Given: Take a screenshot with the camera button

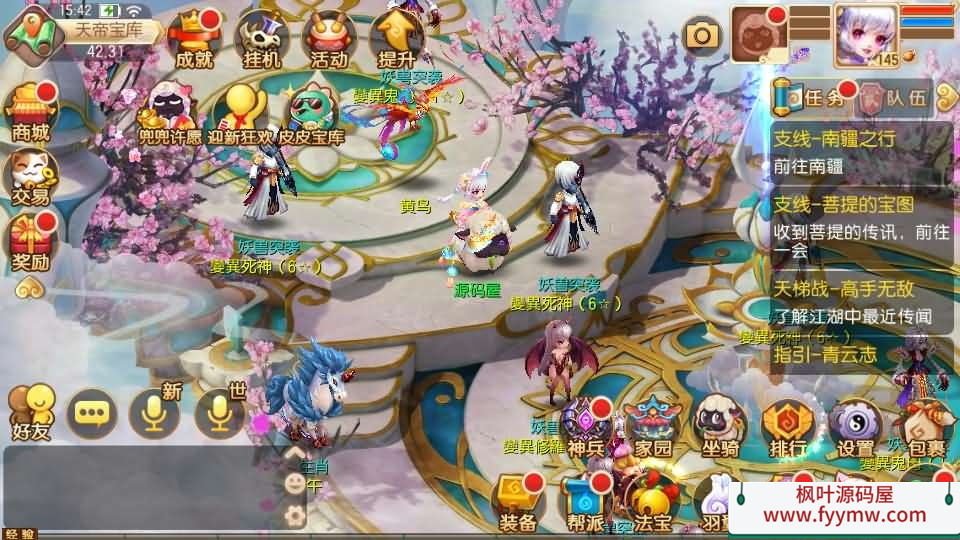Looking at the screenshot, I should pos(703,36).
